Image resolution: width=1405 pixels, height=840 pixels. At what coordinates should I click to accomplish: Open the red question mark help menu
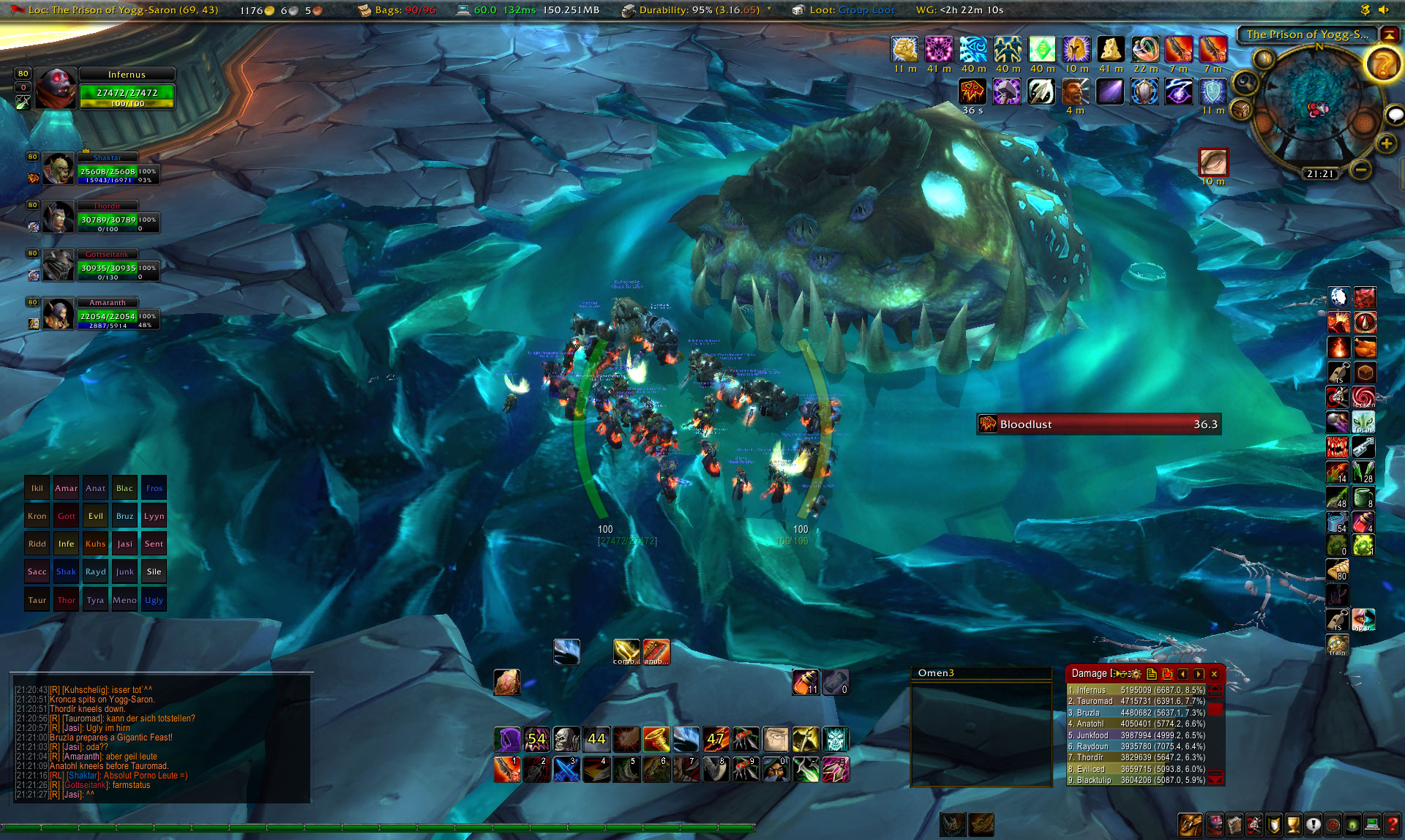(1391, 825)
